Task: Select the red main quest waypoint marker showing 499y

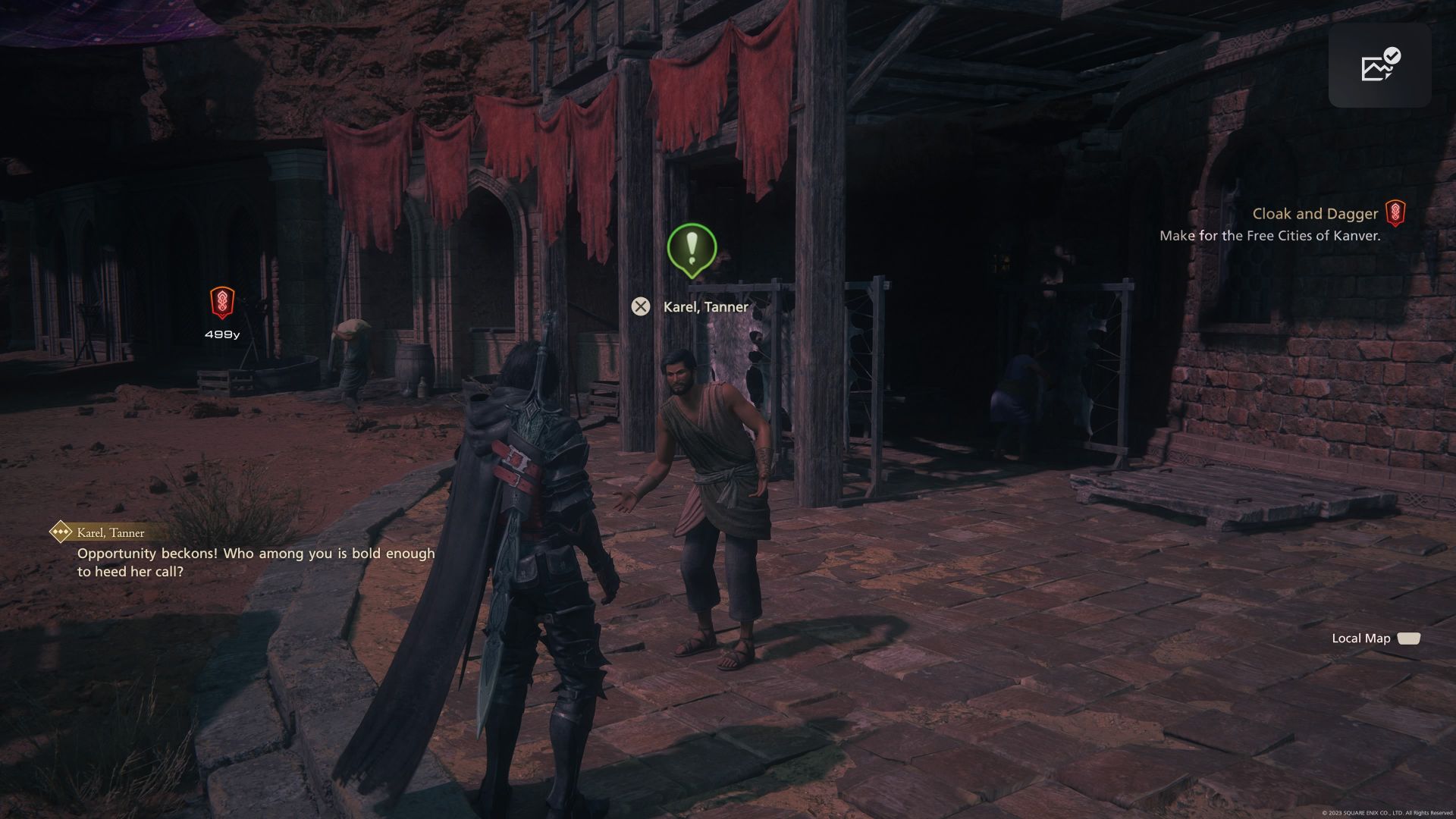Action: pyautogui.click(x=221, y=303)
